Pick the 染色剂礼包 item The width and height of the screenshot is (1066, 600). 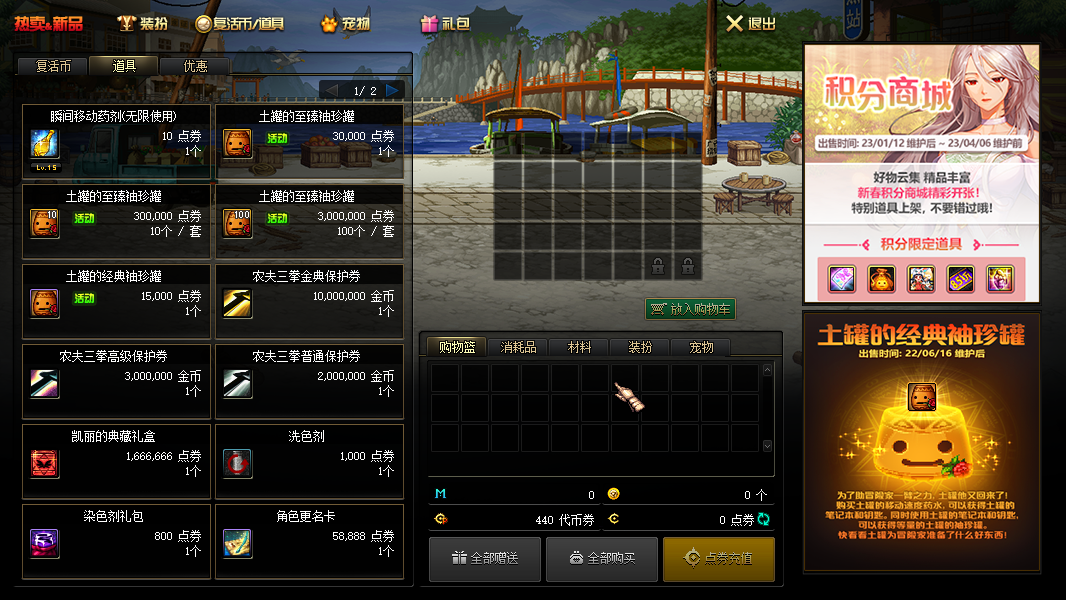coord(116,541)
